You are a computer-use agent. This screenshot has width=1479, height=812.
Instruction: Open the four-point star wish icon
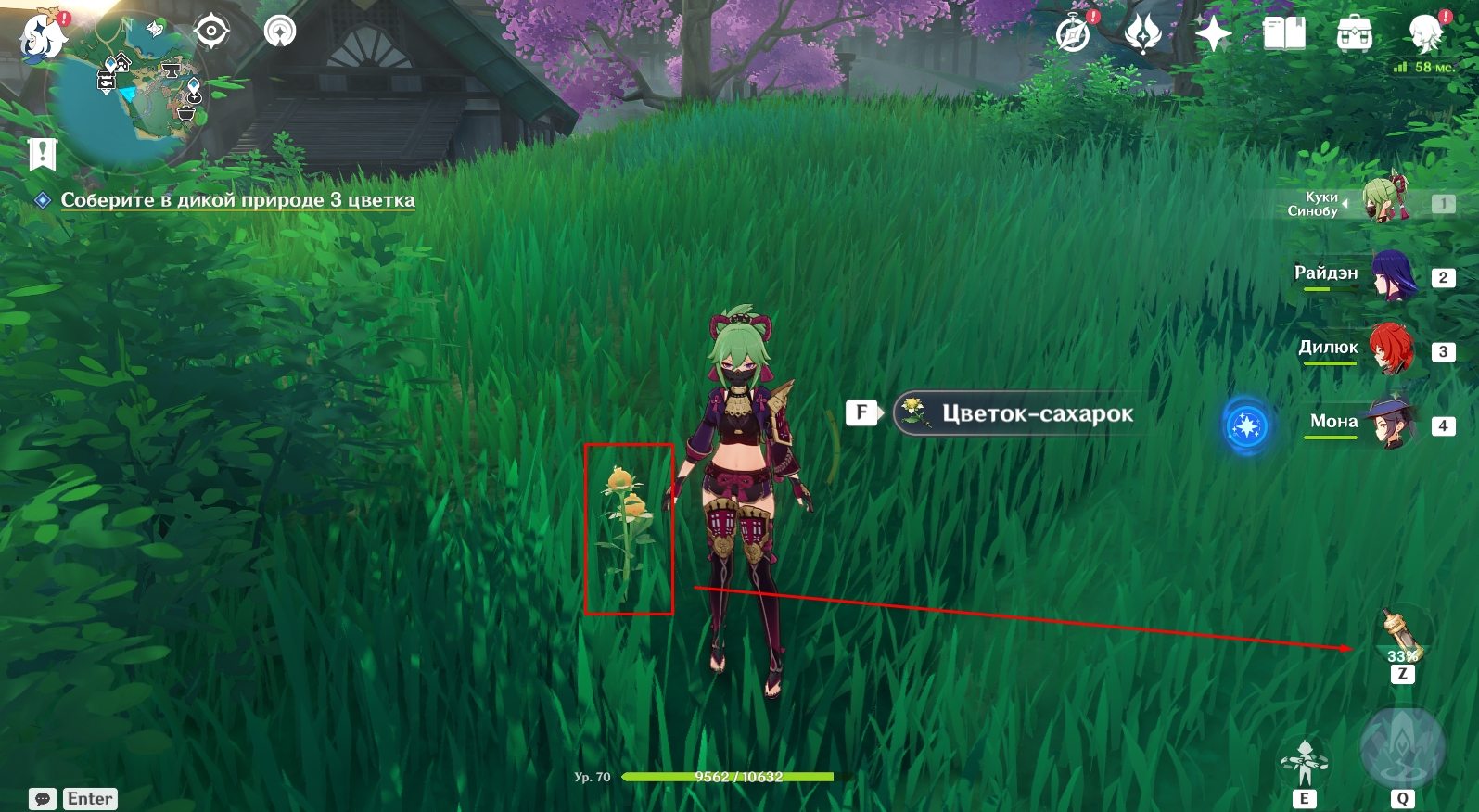click(x=1213, y=35)
